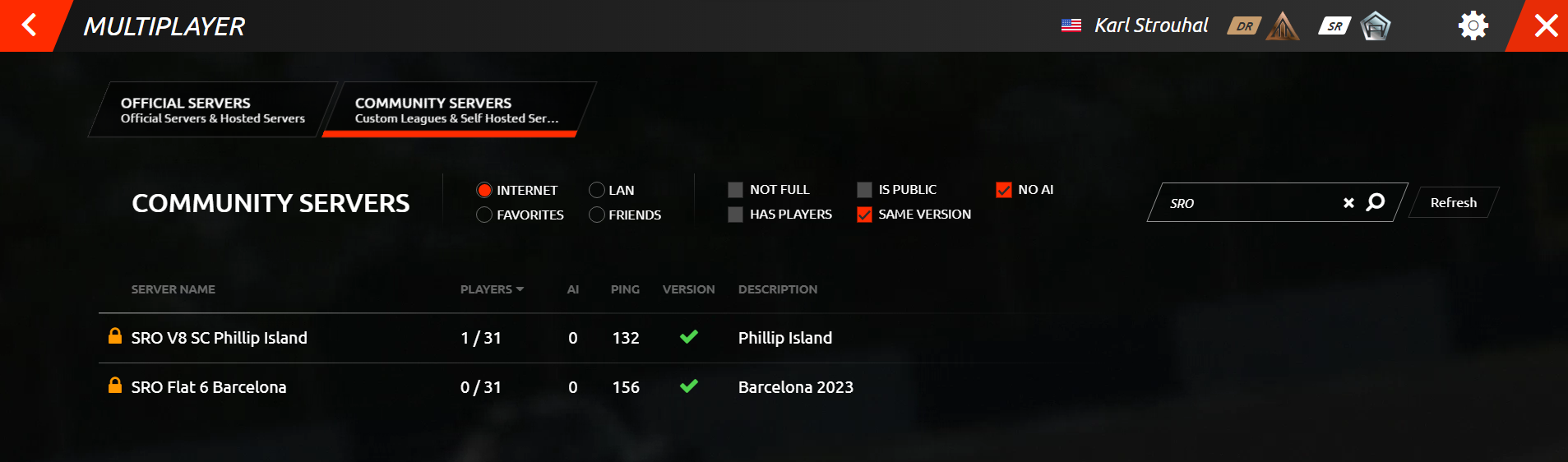Select the Community Servers tab

click(x=456, y=109)
